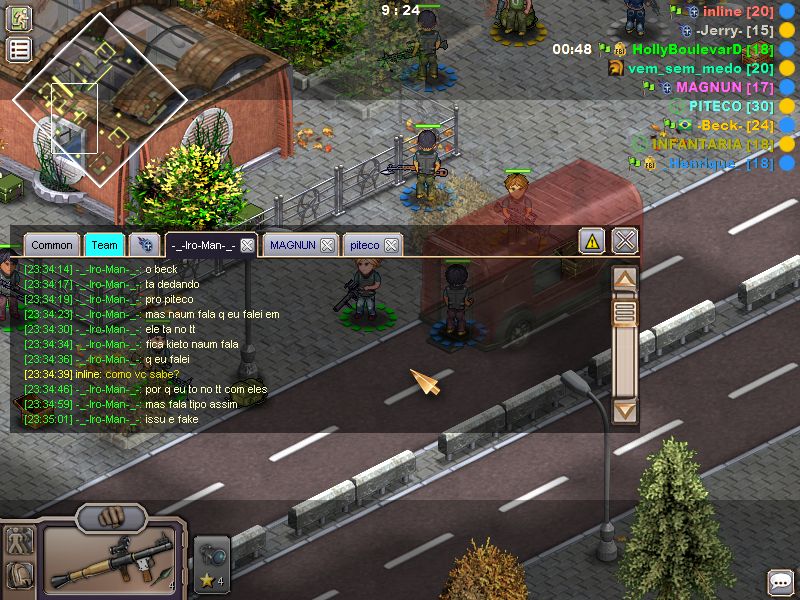
Task: Open the piteco chat tab
Action: [x=364, y=245]
